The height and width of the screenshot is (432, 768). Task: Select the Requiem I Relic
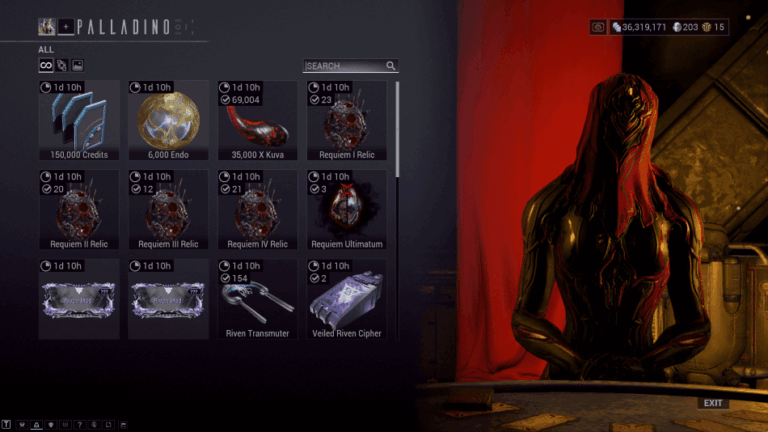(x=346, y=121)
